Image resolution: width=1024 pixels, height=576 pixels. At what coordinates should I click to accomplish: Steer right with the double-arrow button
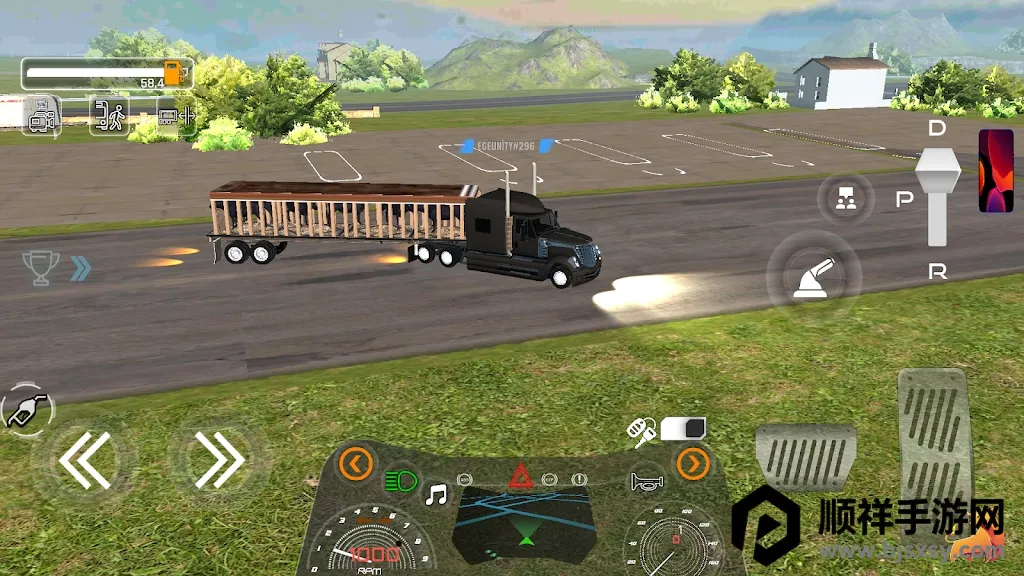pyautogui.click(x=219, y=460)
